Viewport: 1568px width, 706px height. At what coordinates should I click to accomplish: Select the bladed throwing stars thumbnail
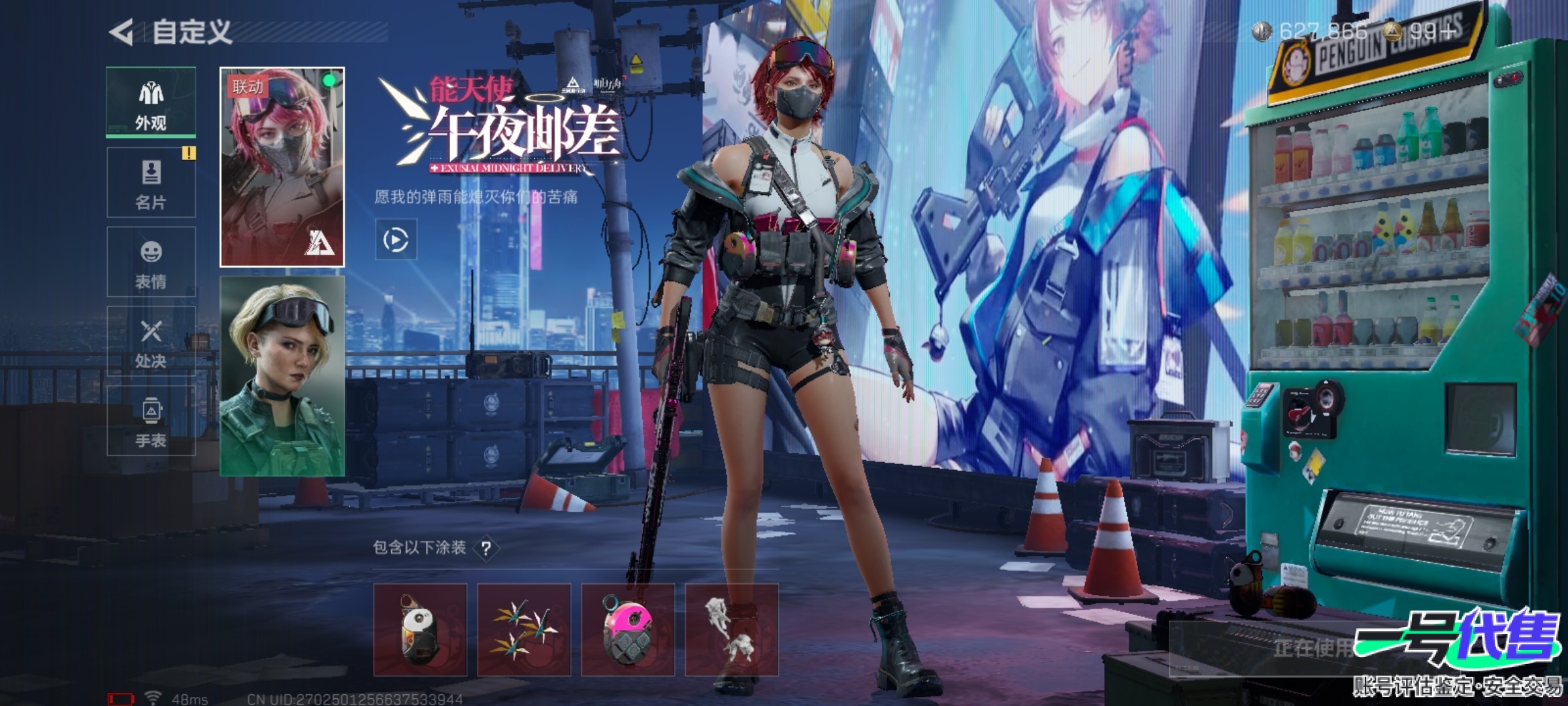pos(524,630)
